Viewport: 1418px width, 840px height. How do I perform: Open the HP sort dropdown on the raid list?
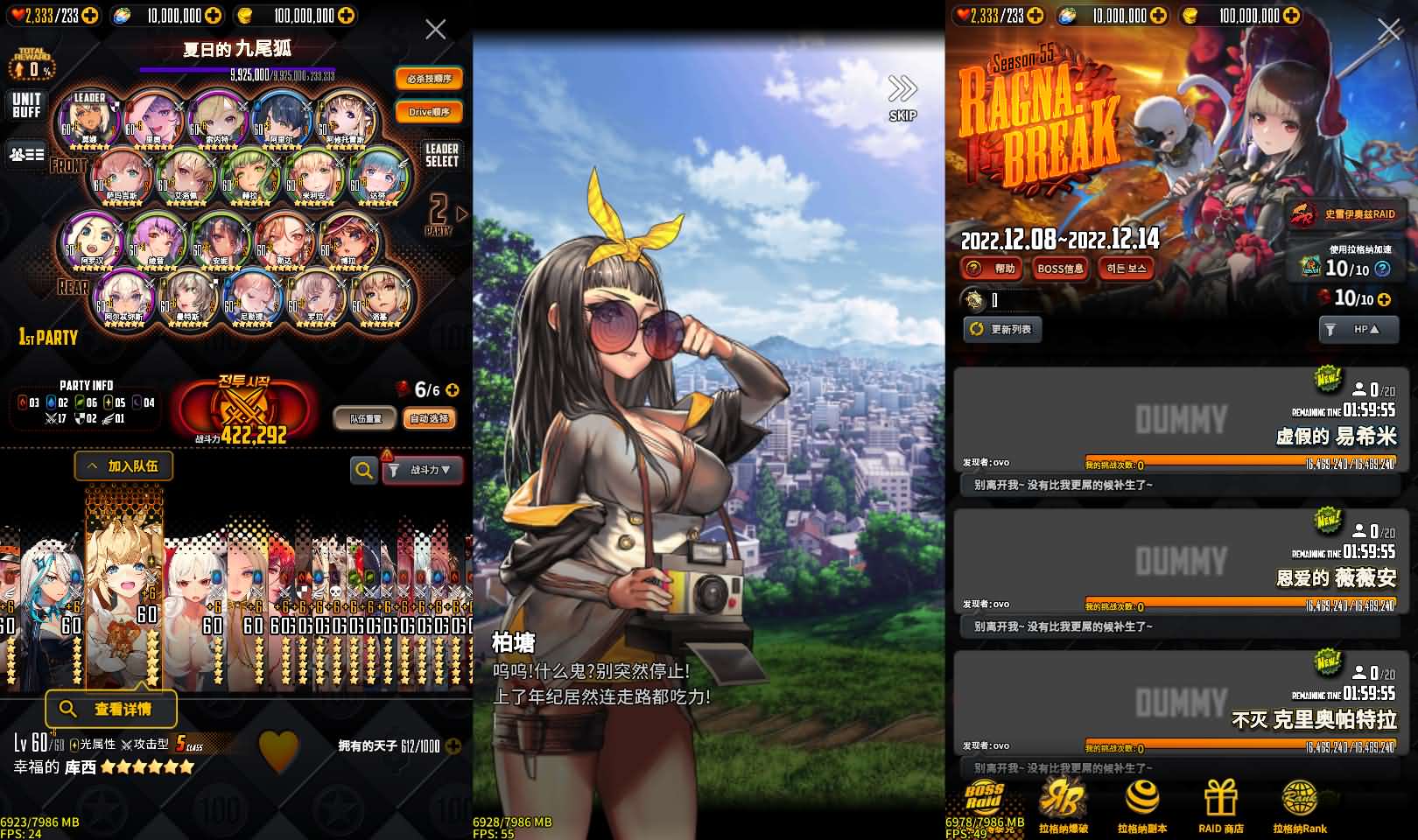click(1358, 330)
